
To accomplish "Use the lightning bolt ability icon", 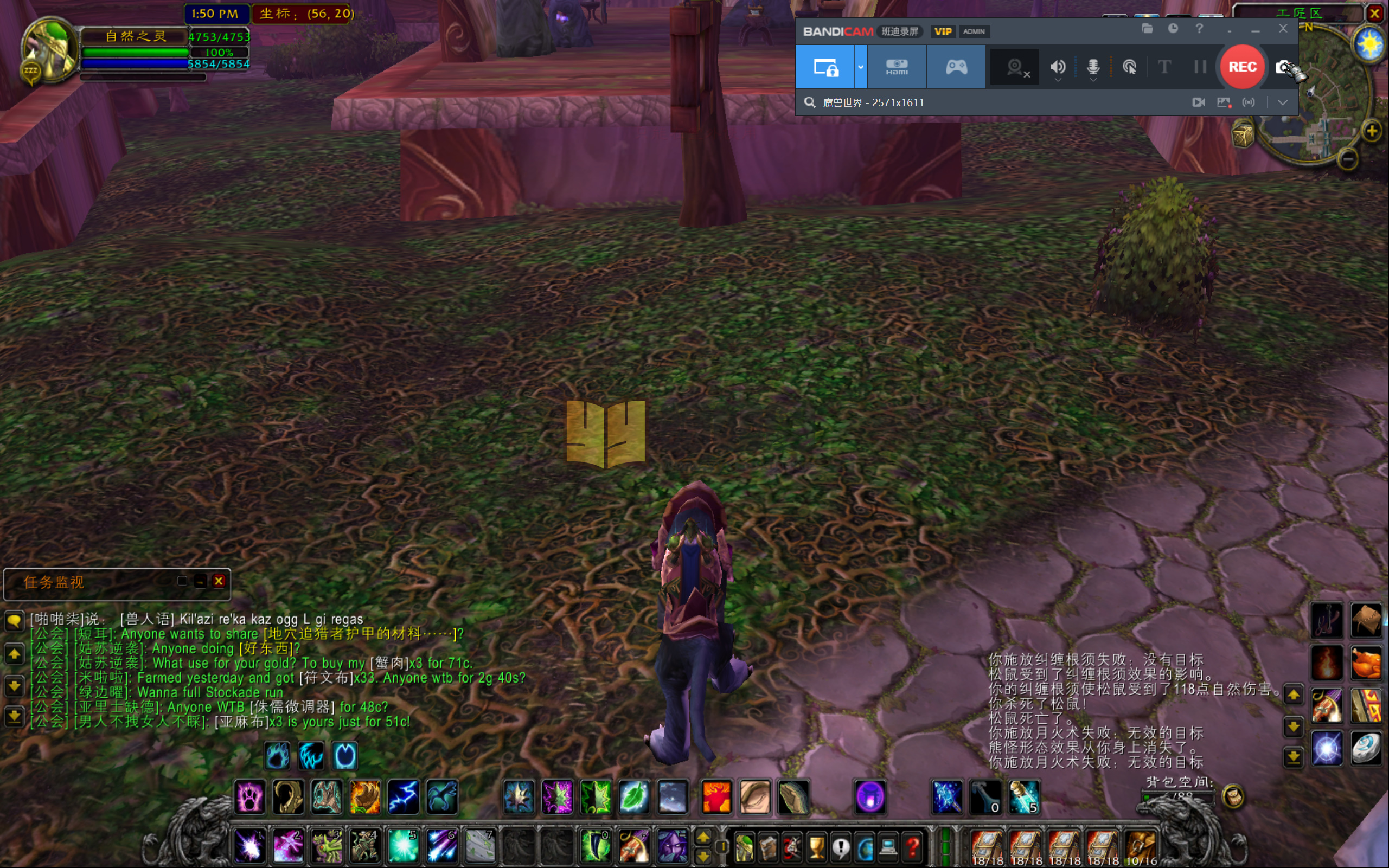I will pyautogui.click(x=403, y=797).
